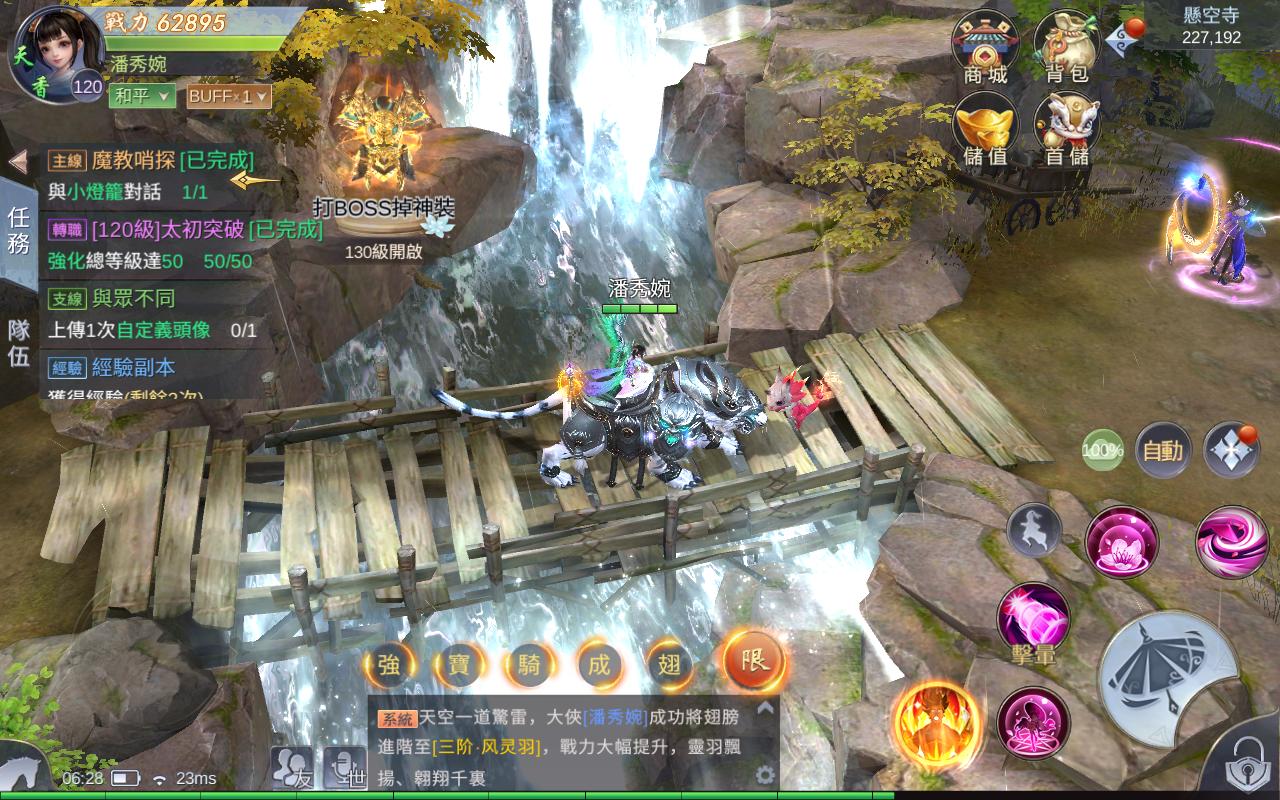Open the 商城 shop icon
1280x800 pixels.
coord(986,47)
